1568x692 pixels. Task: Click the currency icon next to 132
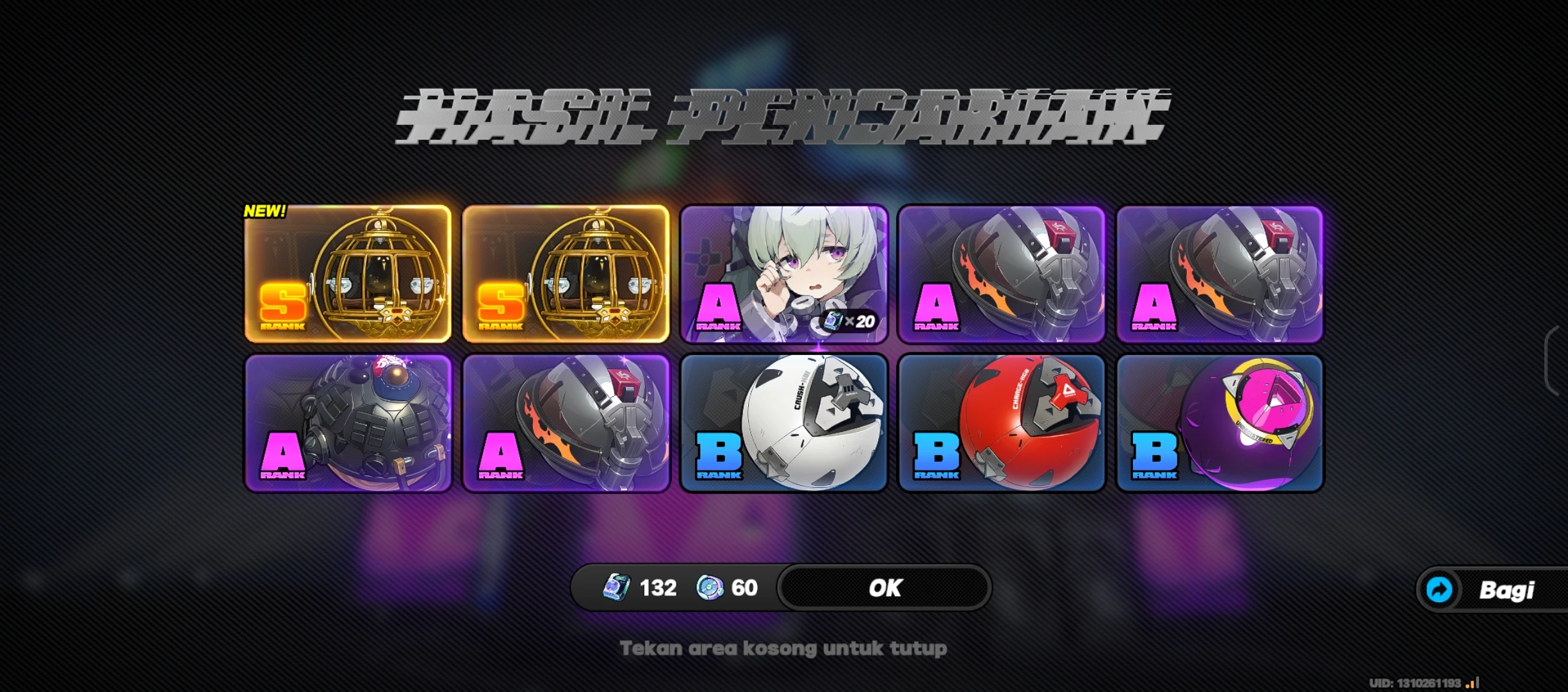[616, 587]
